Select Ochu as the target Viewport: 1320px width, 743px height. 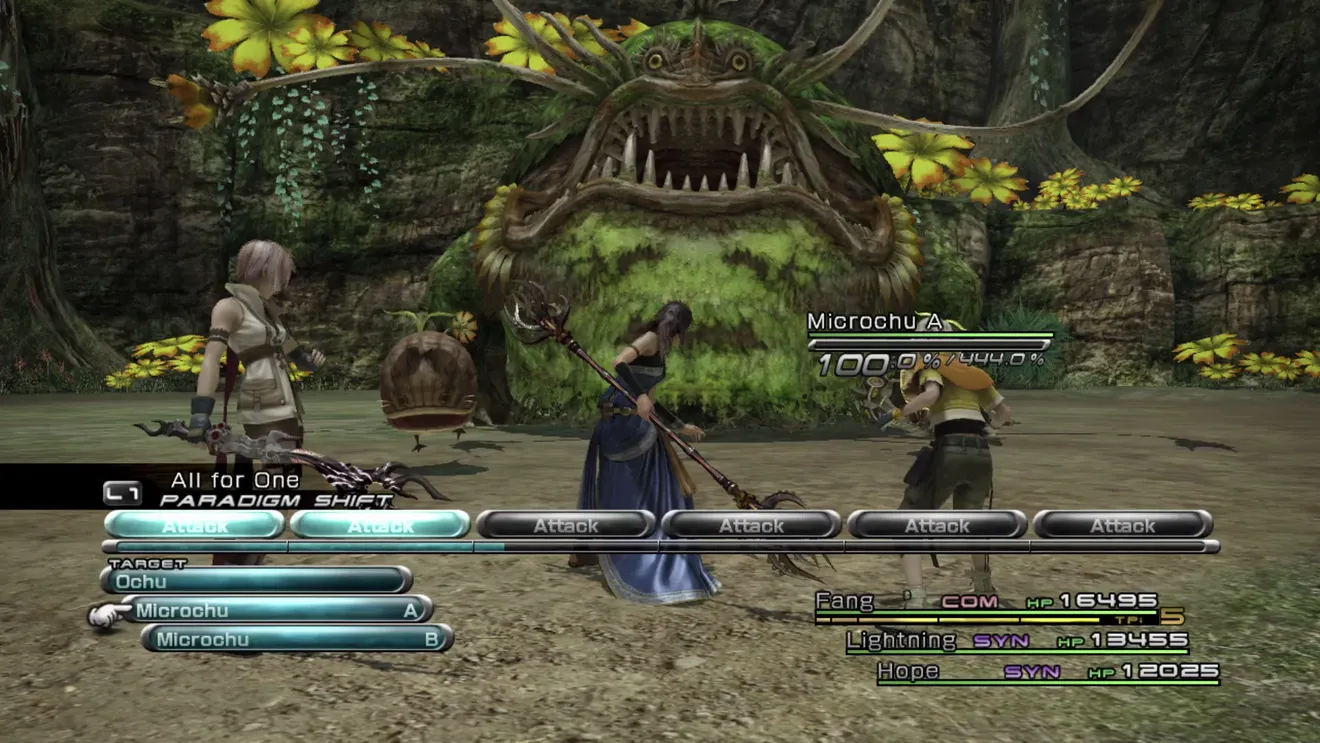tap(256, 581)
